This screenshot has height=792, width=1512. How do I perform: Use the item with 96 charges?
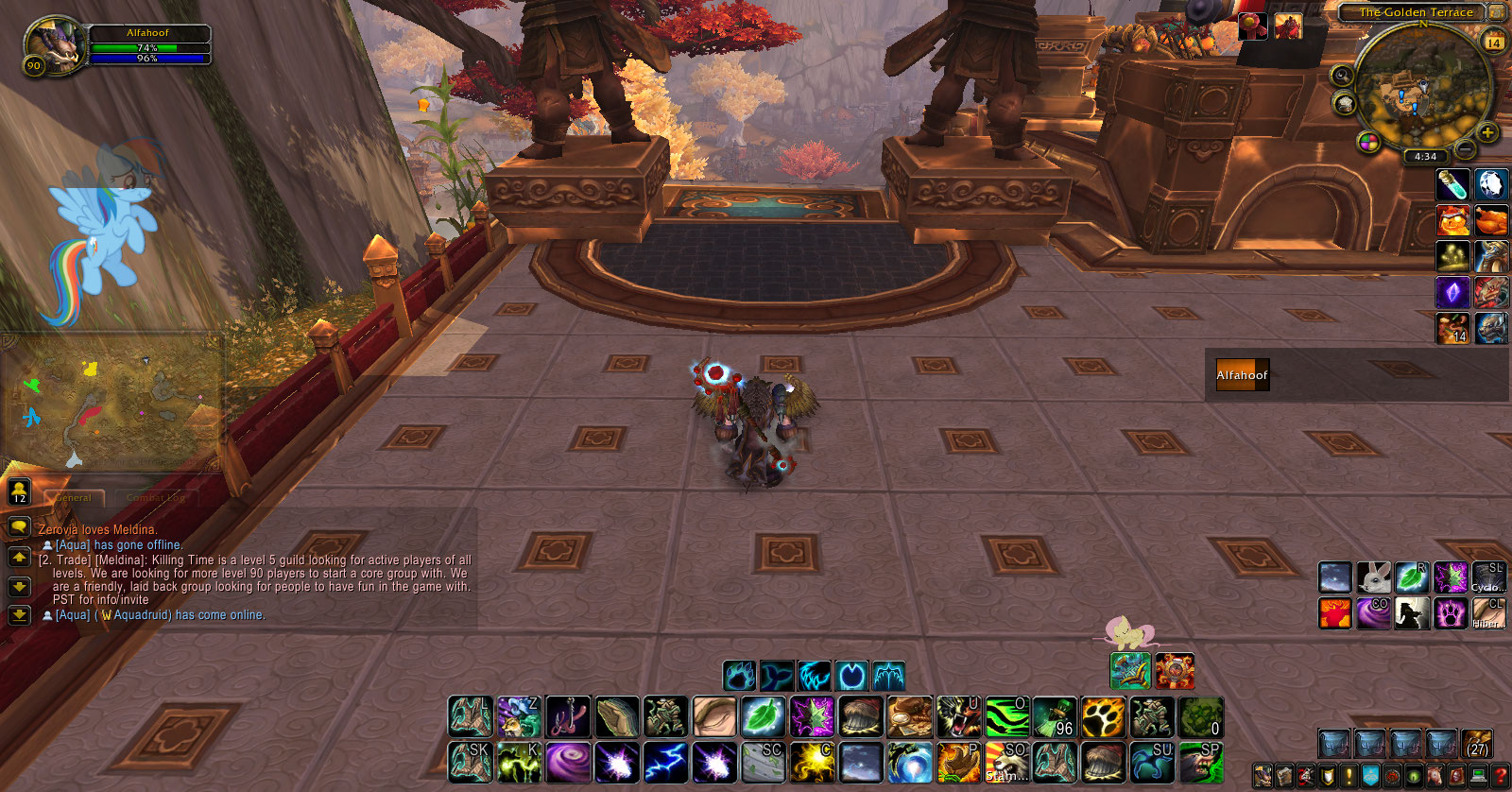(x=1055, y=717)
